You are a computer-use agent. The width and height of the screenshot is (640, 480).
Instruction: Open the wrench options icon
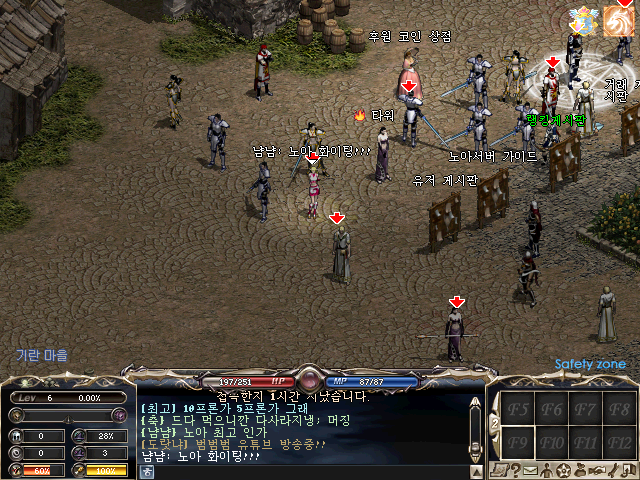coord(612,471)
